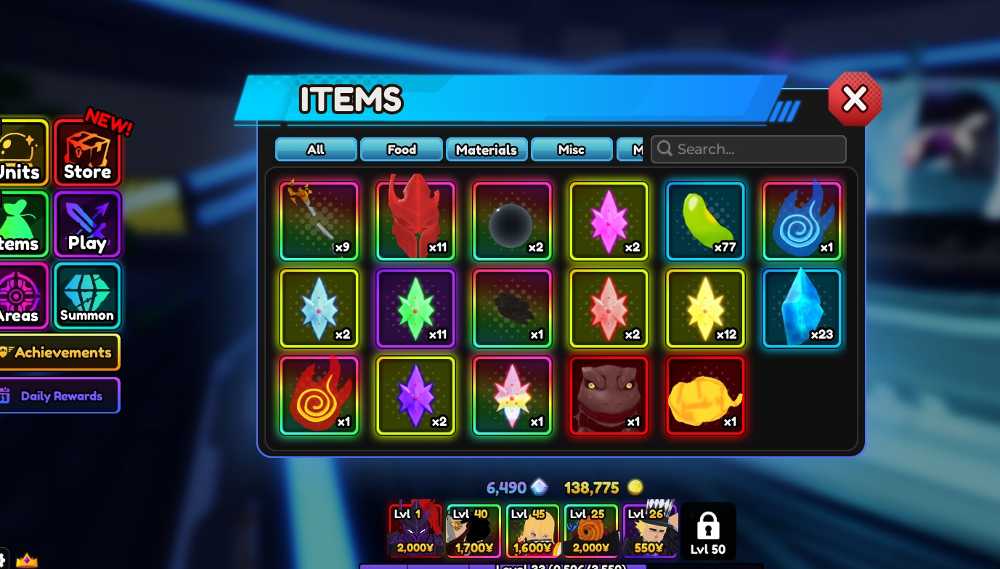The width and height of the screenshot is (1000, 569).
Task: Pick the golden nugget item
Action: point(705,395)
